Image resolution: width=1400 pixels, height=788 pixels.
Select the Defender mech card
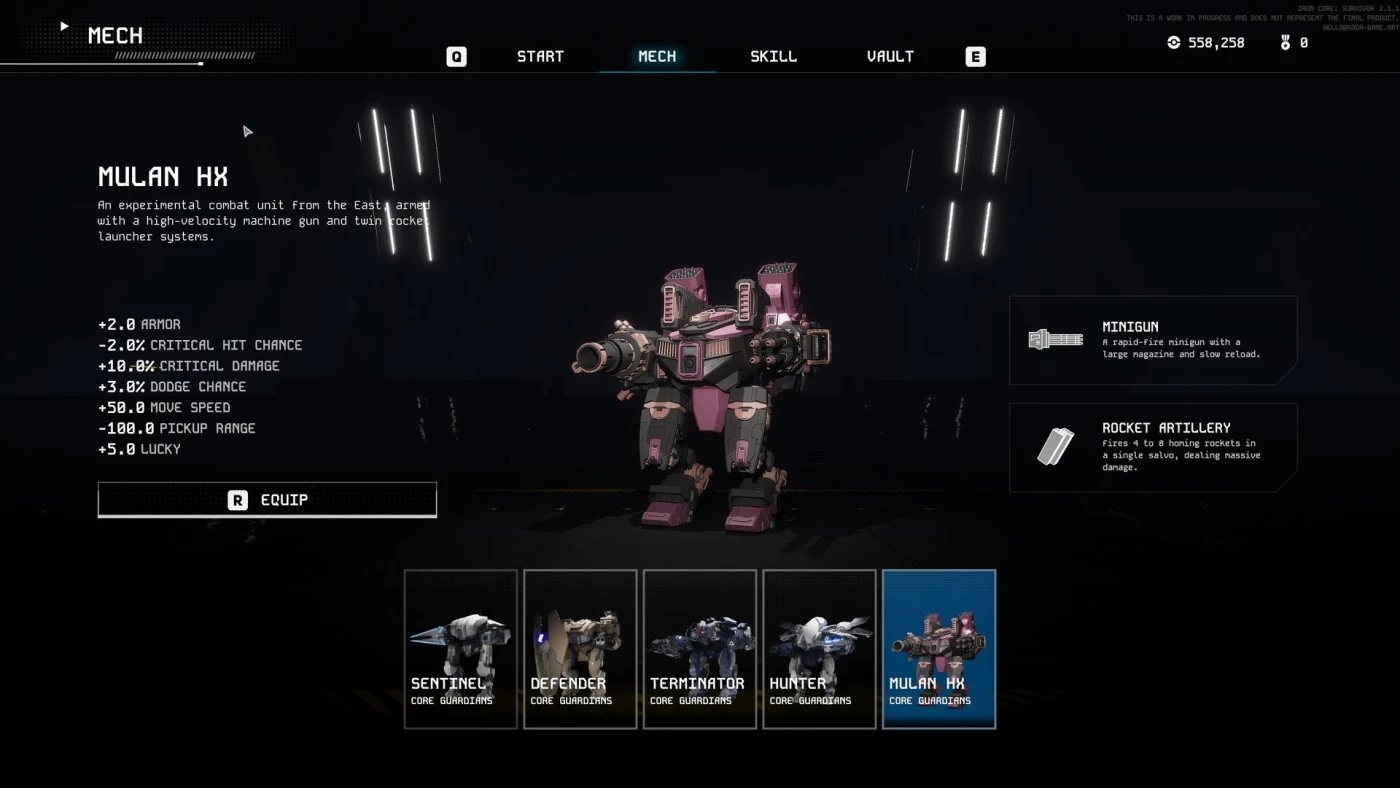click(x=580, y=648)
